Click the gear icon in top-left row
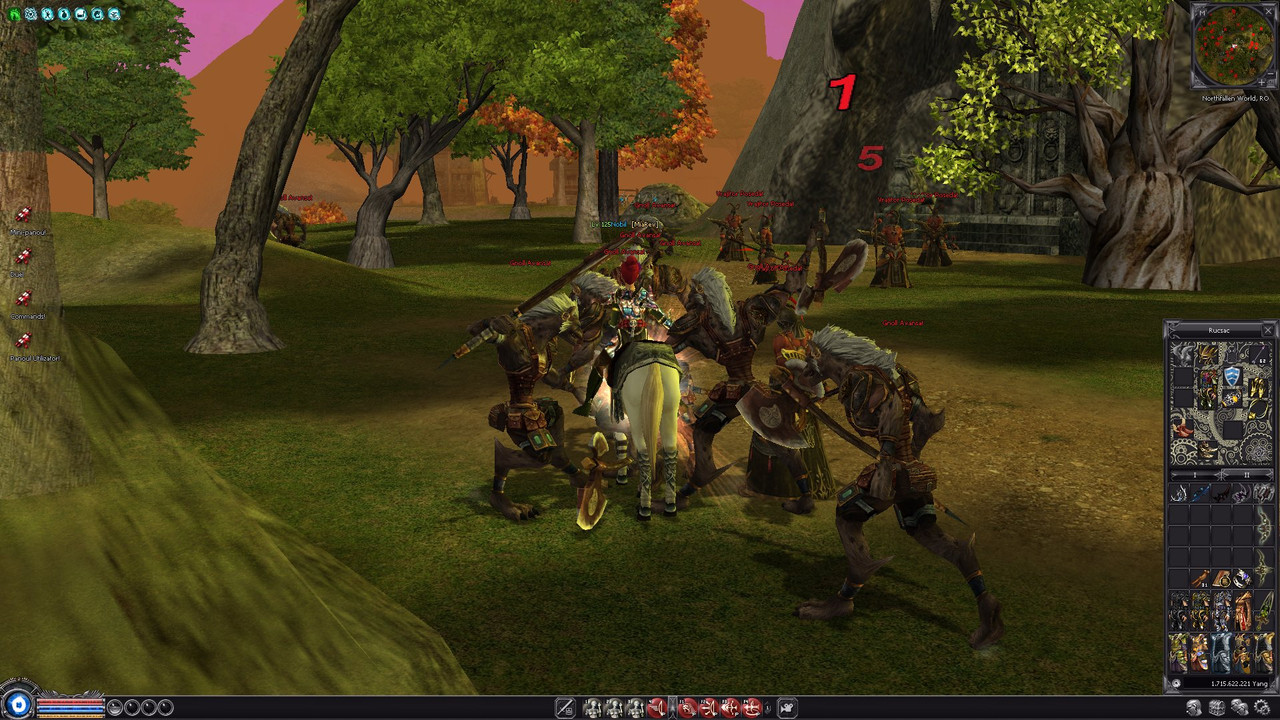 coord(31,14)
